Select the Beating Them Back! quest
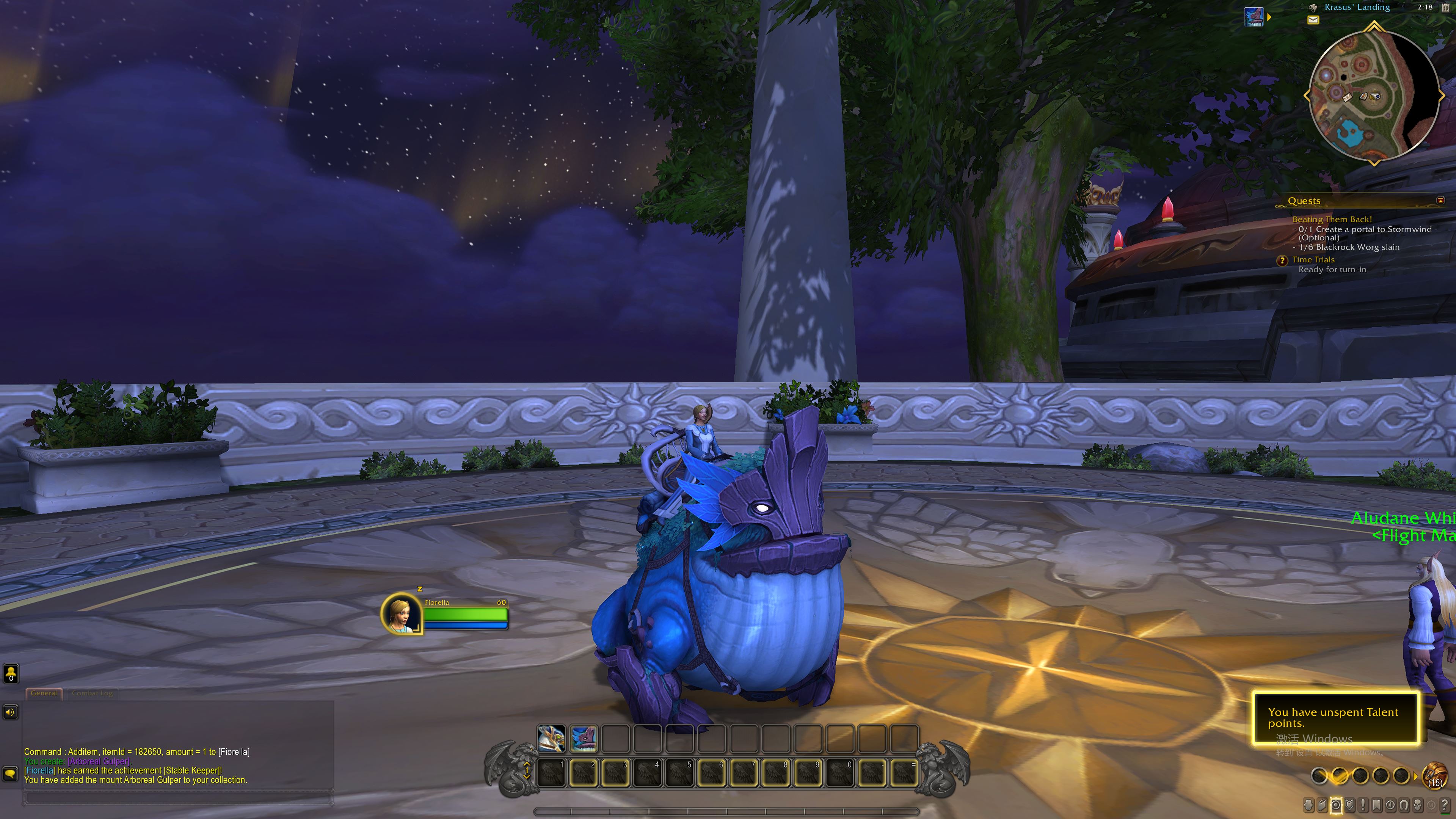Screen dimensions: 1456x819 (x=1332, y=219)
